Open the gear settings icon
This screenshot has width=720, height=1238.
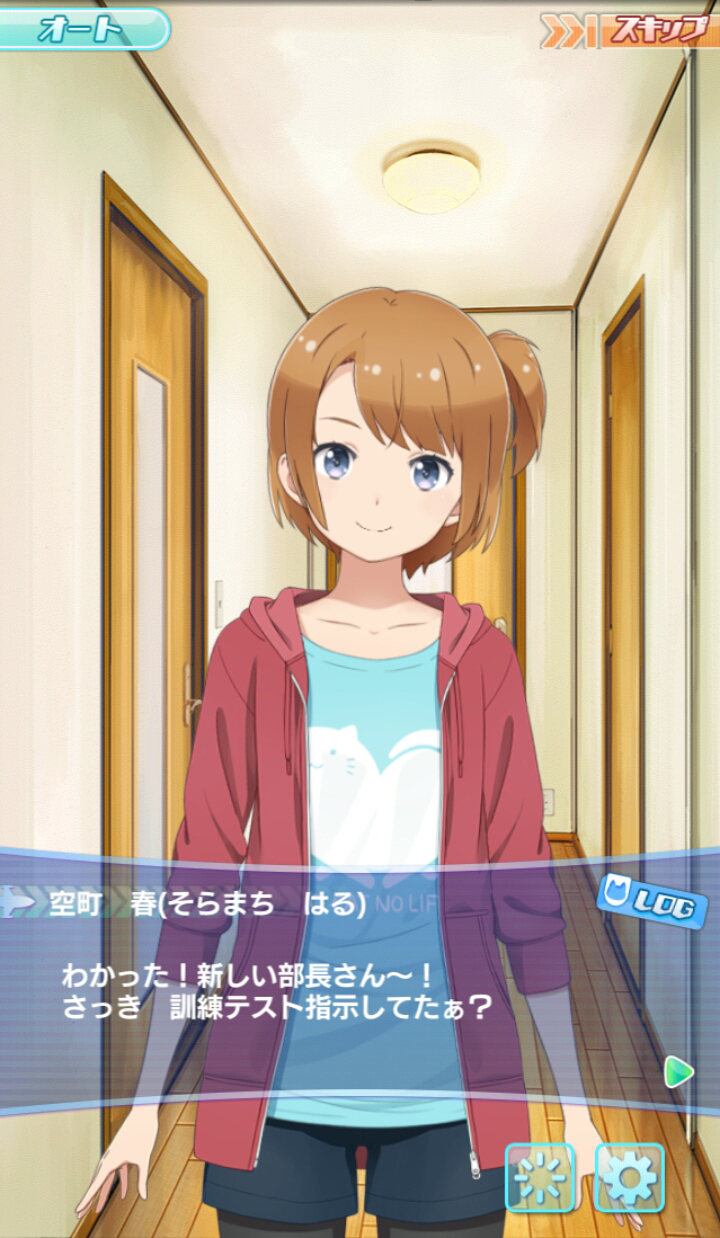[630, 1177]
